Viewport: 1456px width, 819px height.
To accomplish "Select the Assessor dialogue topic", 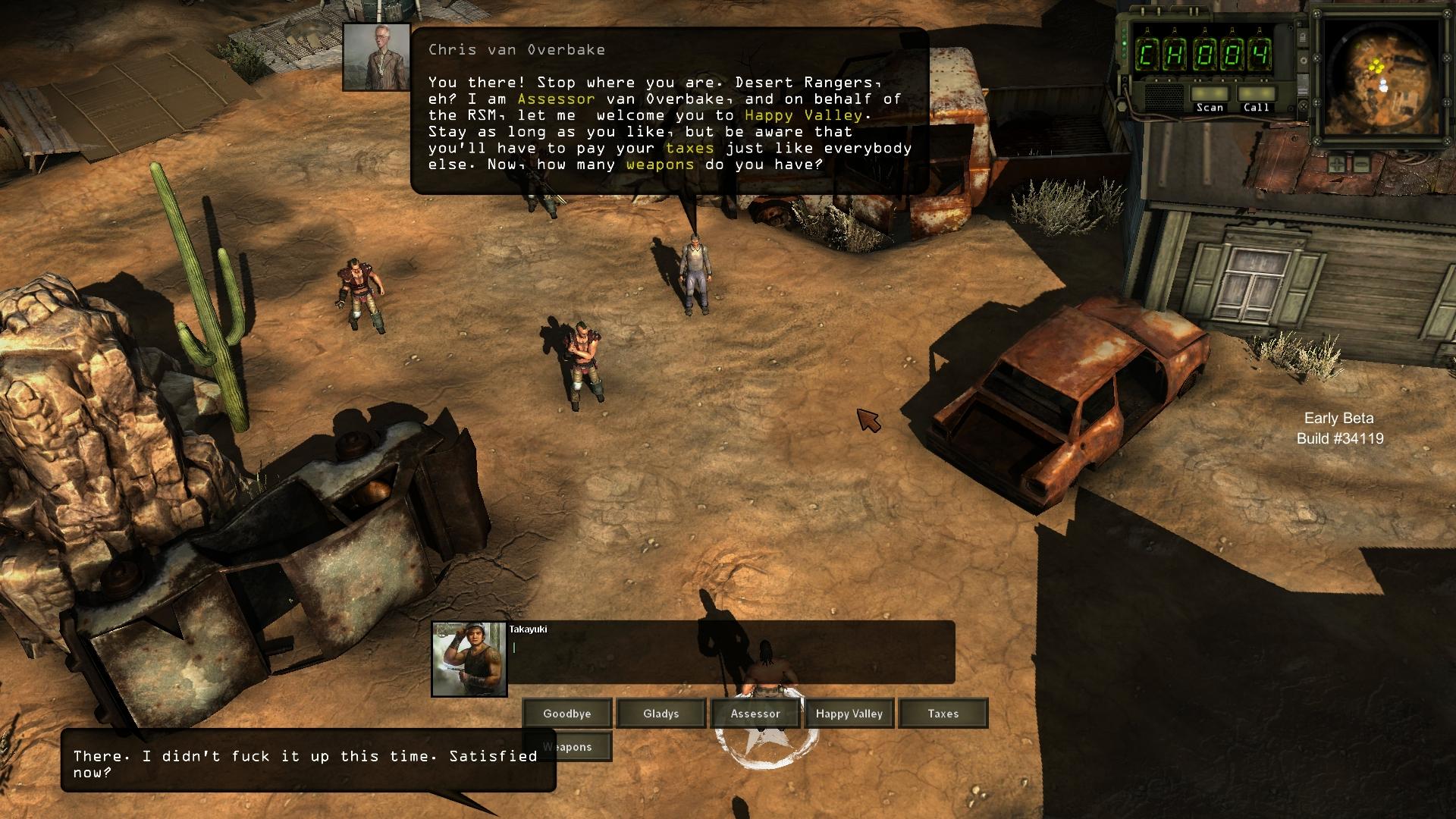I will [755, 714].
